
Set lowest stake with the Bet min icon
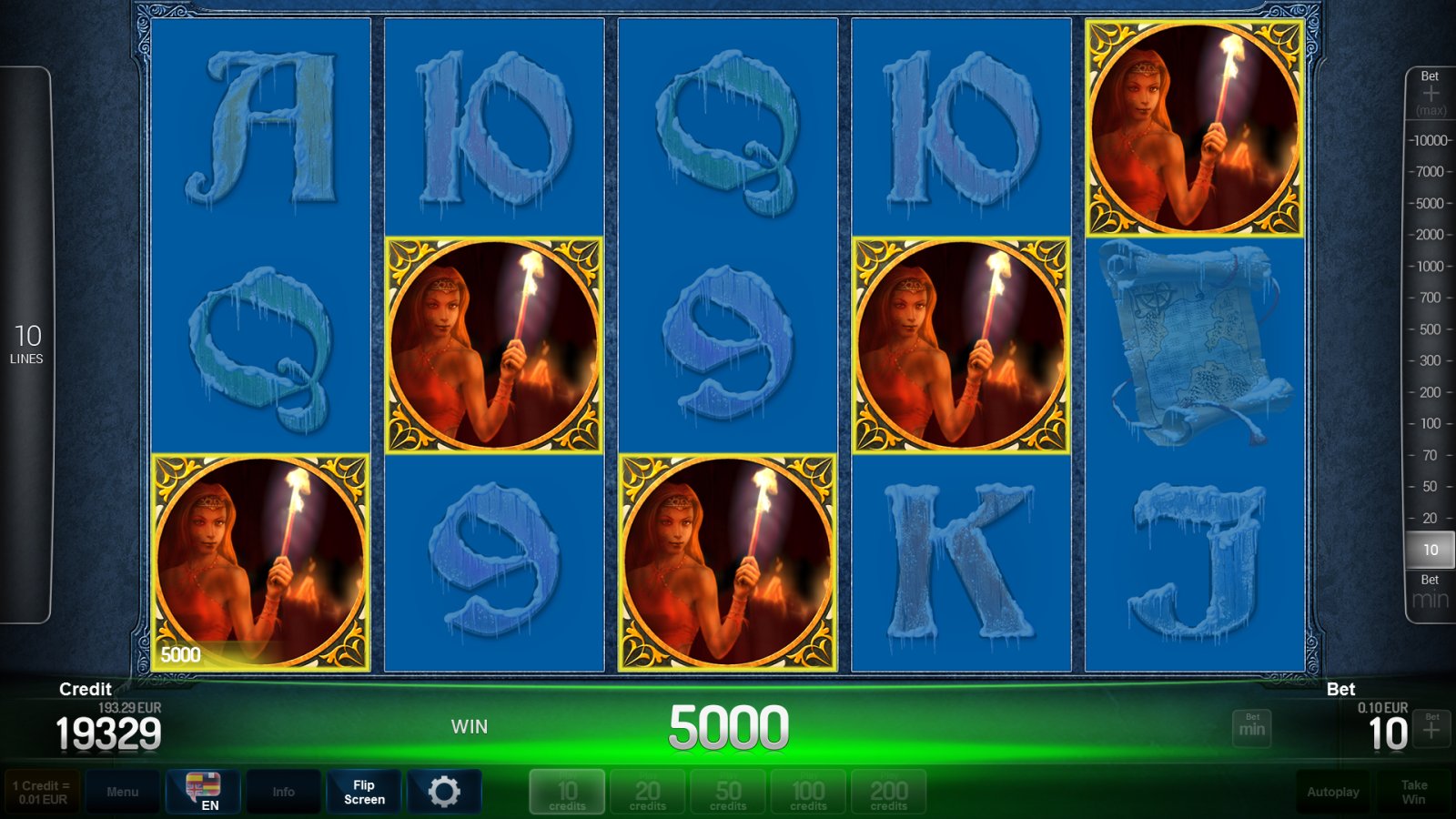(1252, 728)
